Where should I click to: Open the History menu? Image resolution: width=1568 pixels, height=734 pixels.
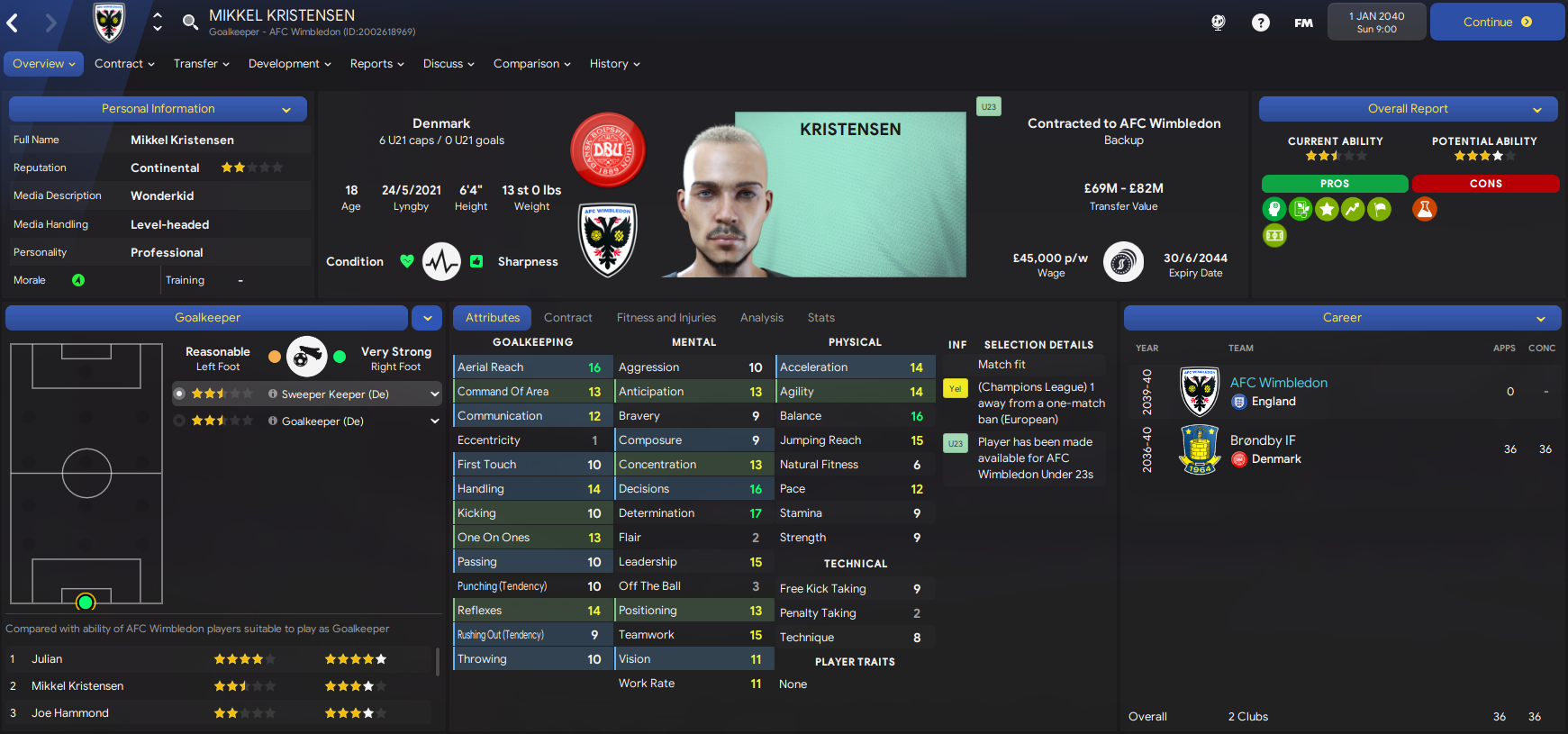pyautogui.click(x=614, y=64)
